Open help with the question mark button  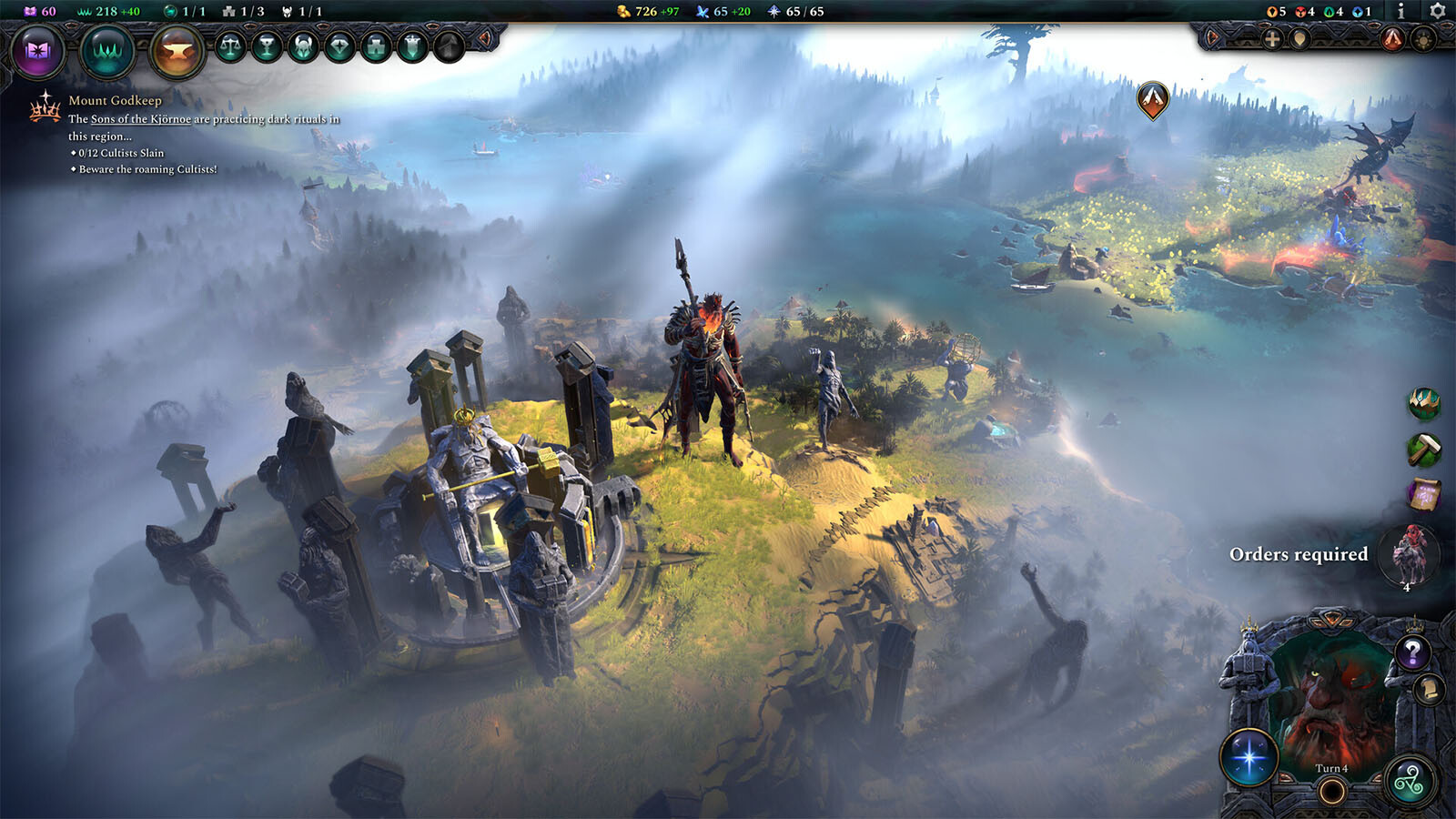point(1412,652)
